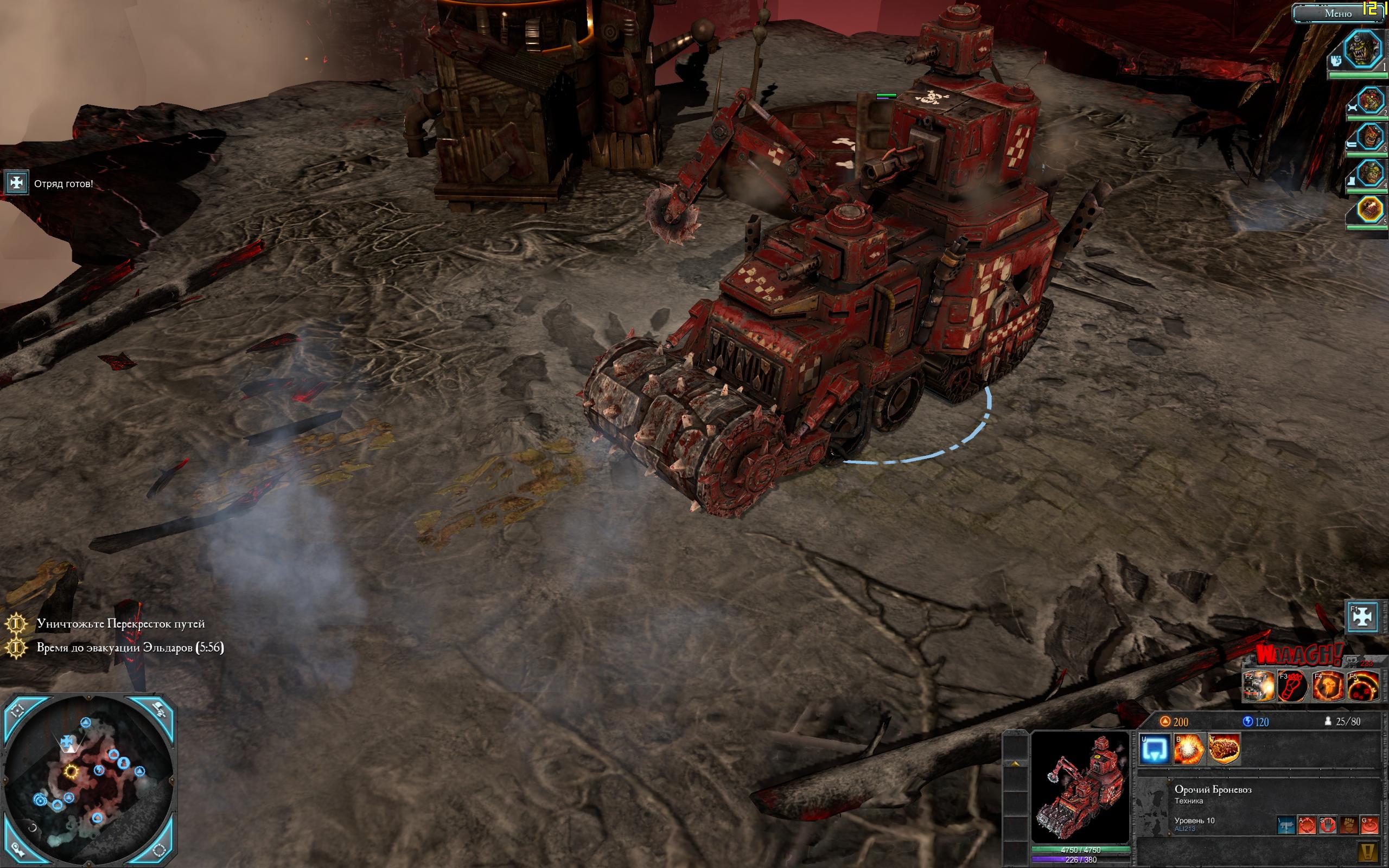This screenshot has height=868, width=1389.
Task: Use the blue unload ability marked U
Action: [1154, 749]
